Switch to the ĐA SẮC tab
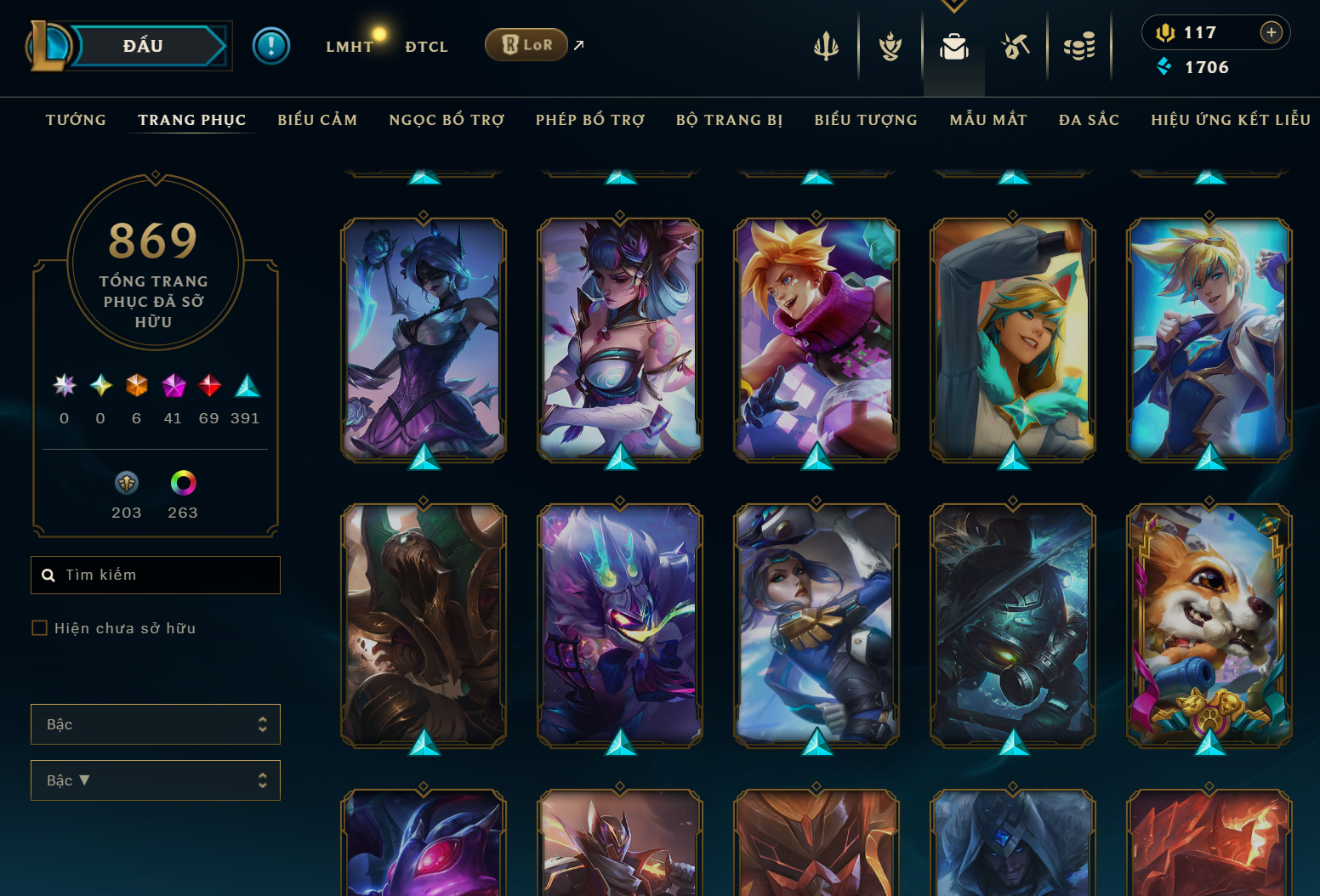 [1089, 120]
